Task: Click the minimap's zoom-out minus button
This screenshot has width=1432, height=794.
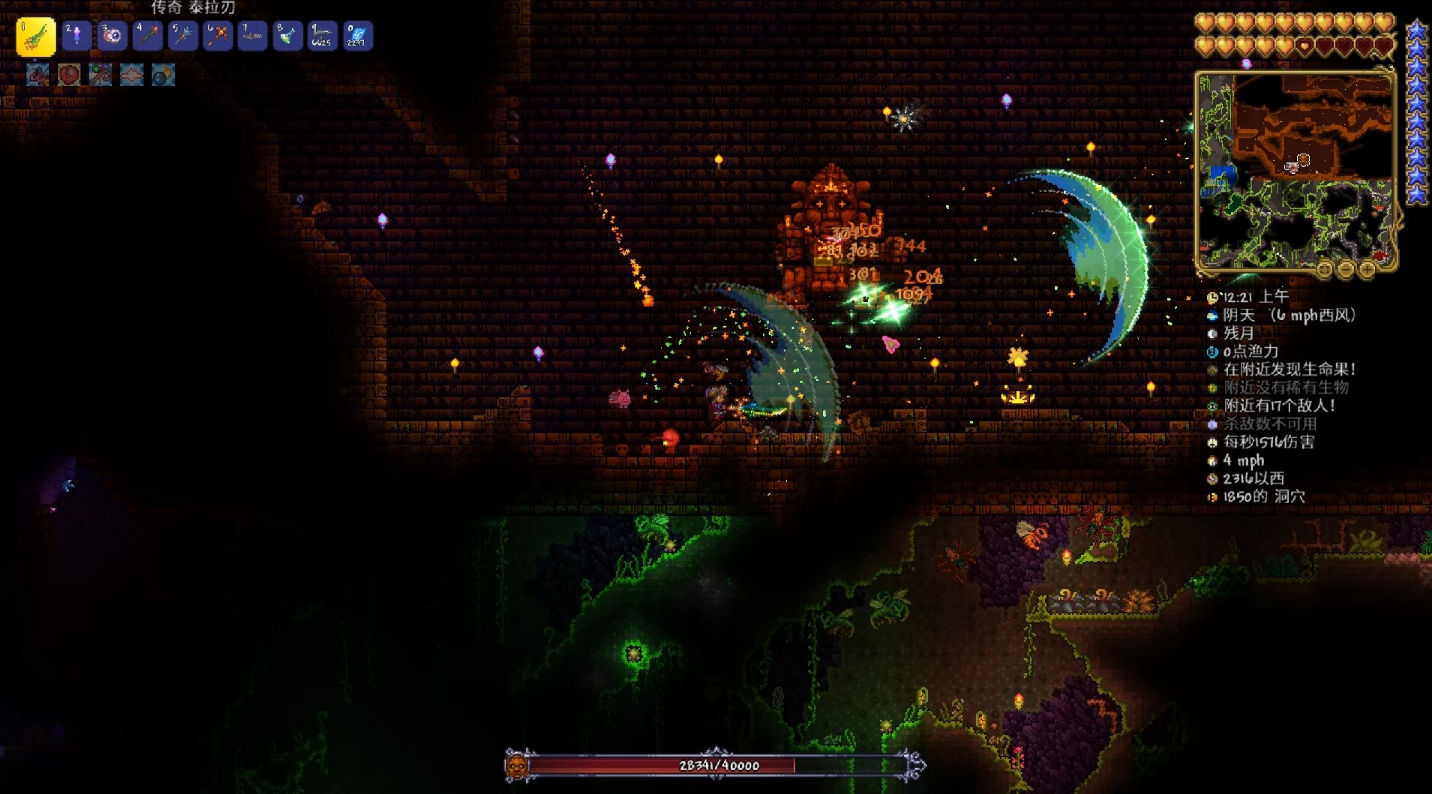Action: coord(1345,269)
